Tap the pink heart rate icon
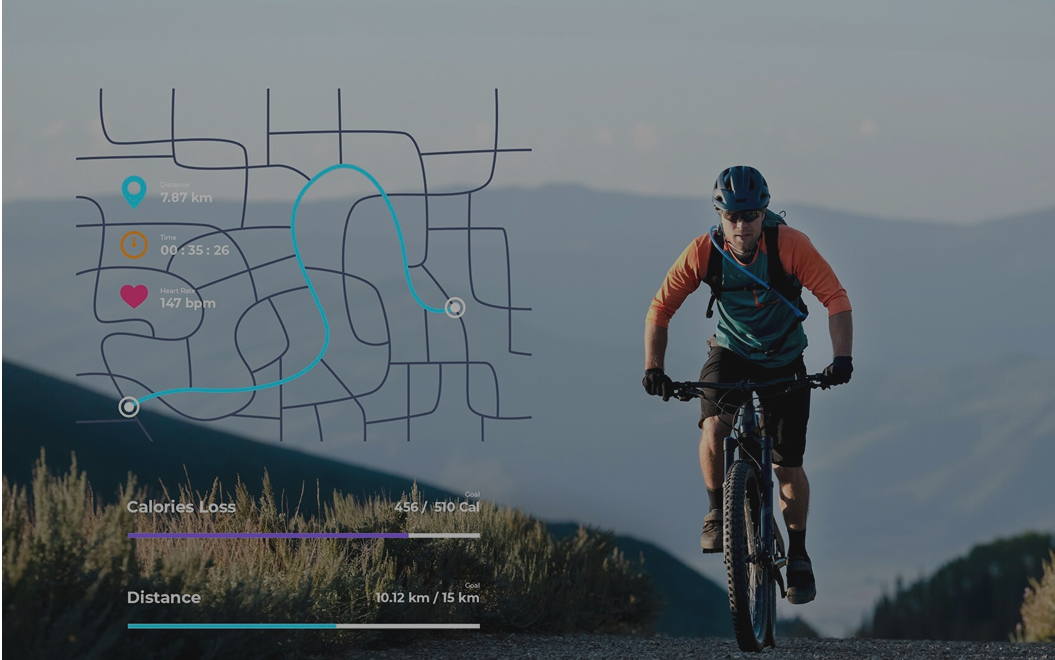This screenshot has height=660, width=1055. 134,296
